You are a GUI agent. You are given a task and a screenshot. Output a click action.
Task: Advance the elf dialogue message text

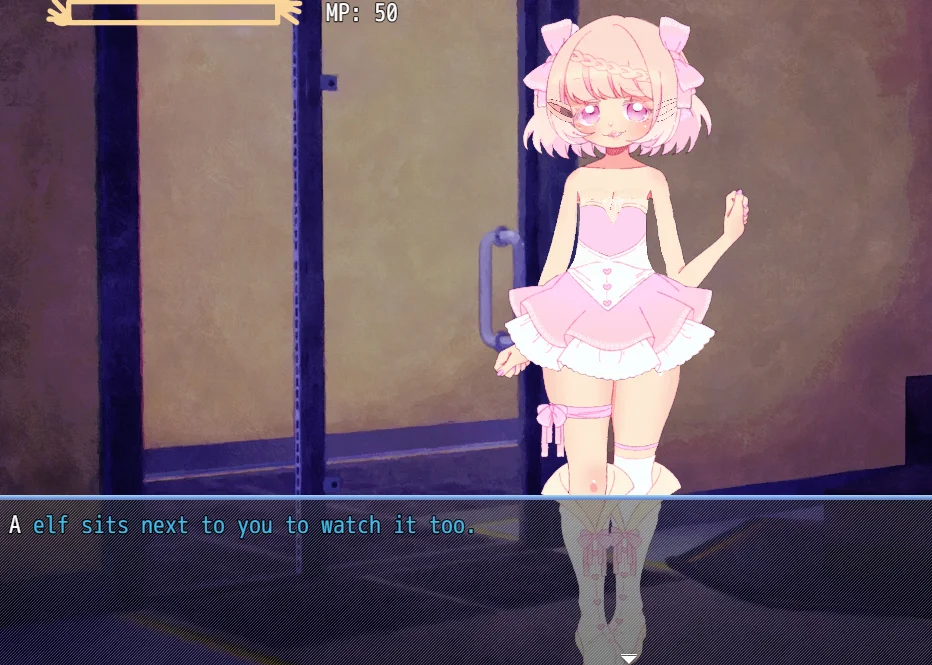(243, 526)
